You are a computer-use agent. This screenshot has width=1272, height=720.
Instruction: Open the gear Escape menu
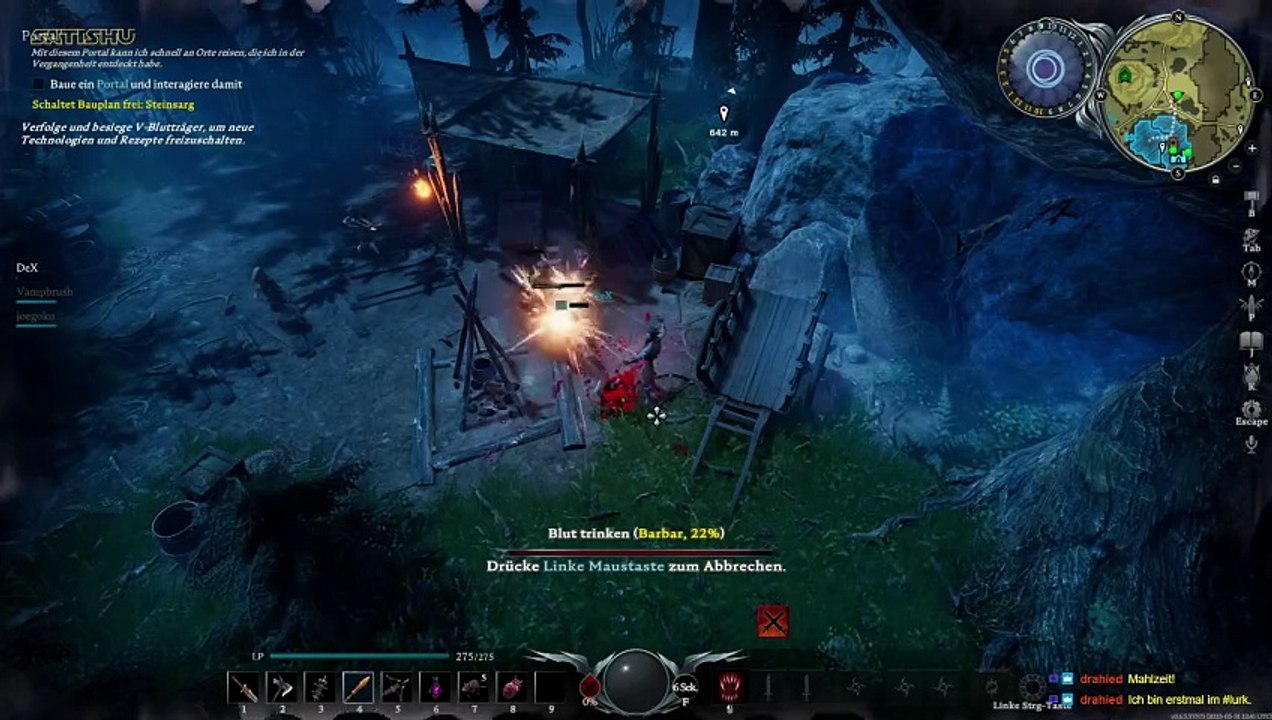pos(1250,409)
